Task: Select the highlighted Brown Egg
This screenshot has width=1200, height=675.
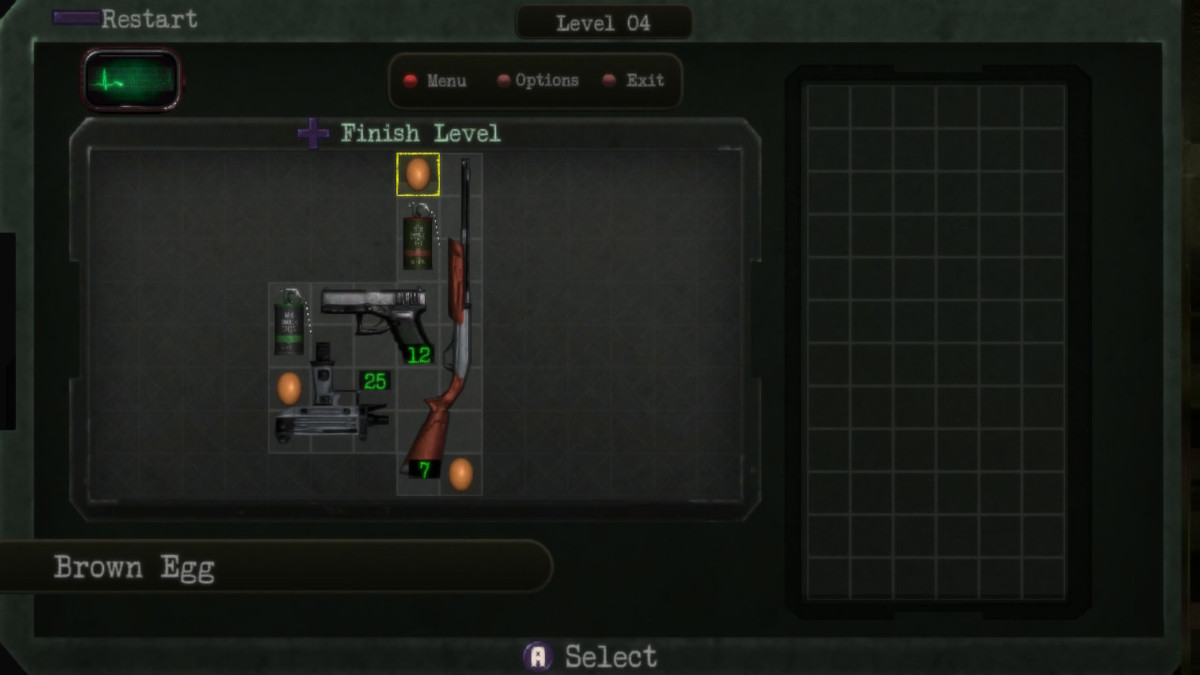Action: (418, 174)
